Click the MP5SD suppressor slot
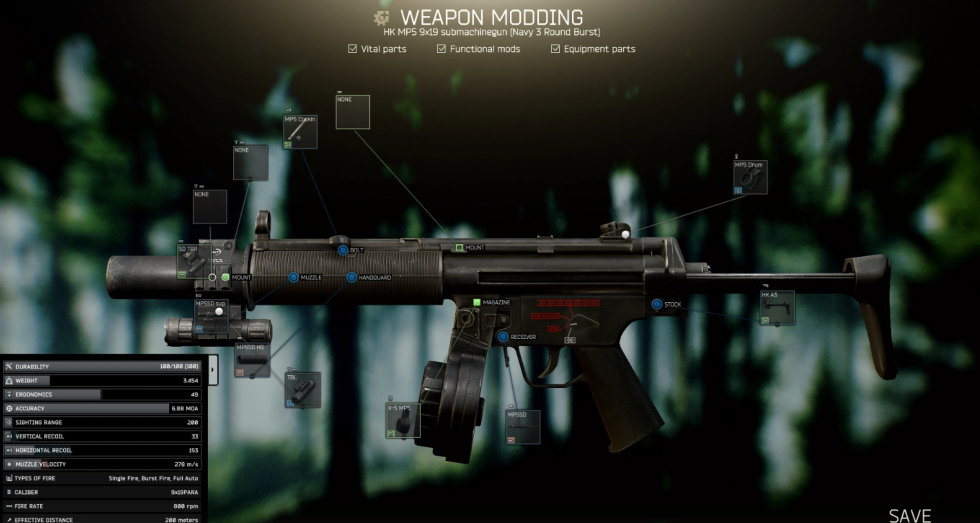The height and width of the screenshot is (523, 980). pos(212,313)
